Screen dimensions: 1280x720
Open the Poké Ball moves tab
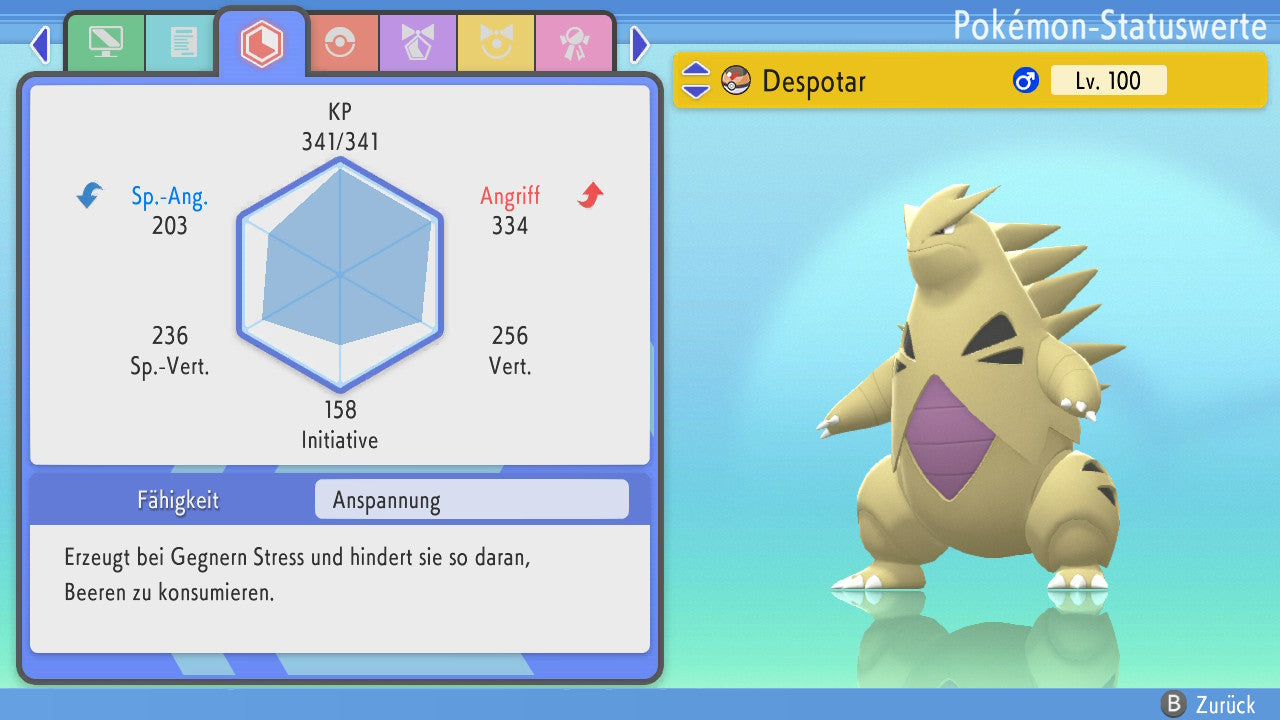click(339, 43)
